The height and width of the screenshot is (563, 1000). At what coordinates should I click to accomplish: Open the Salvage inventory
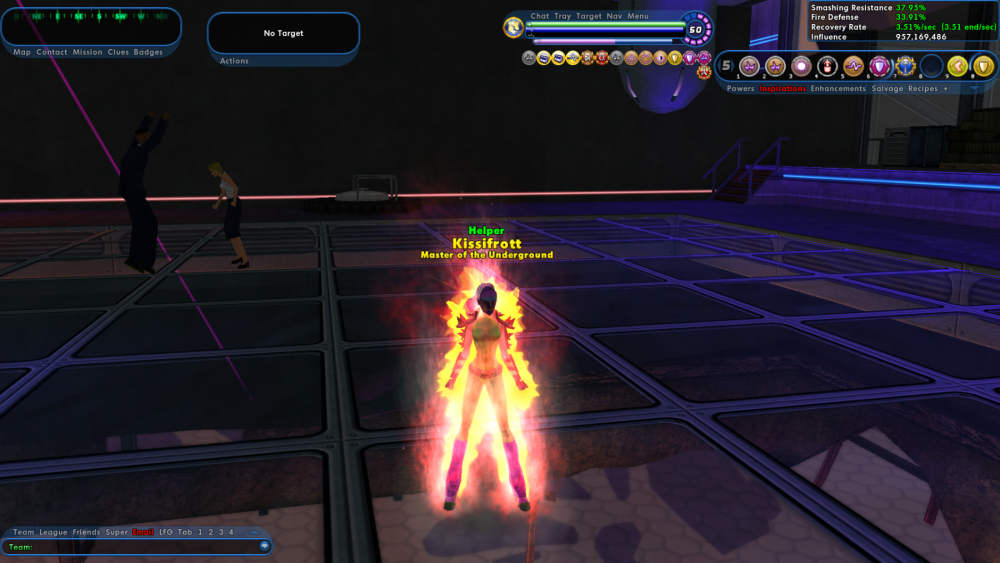[887, 89]
